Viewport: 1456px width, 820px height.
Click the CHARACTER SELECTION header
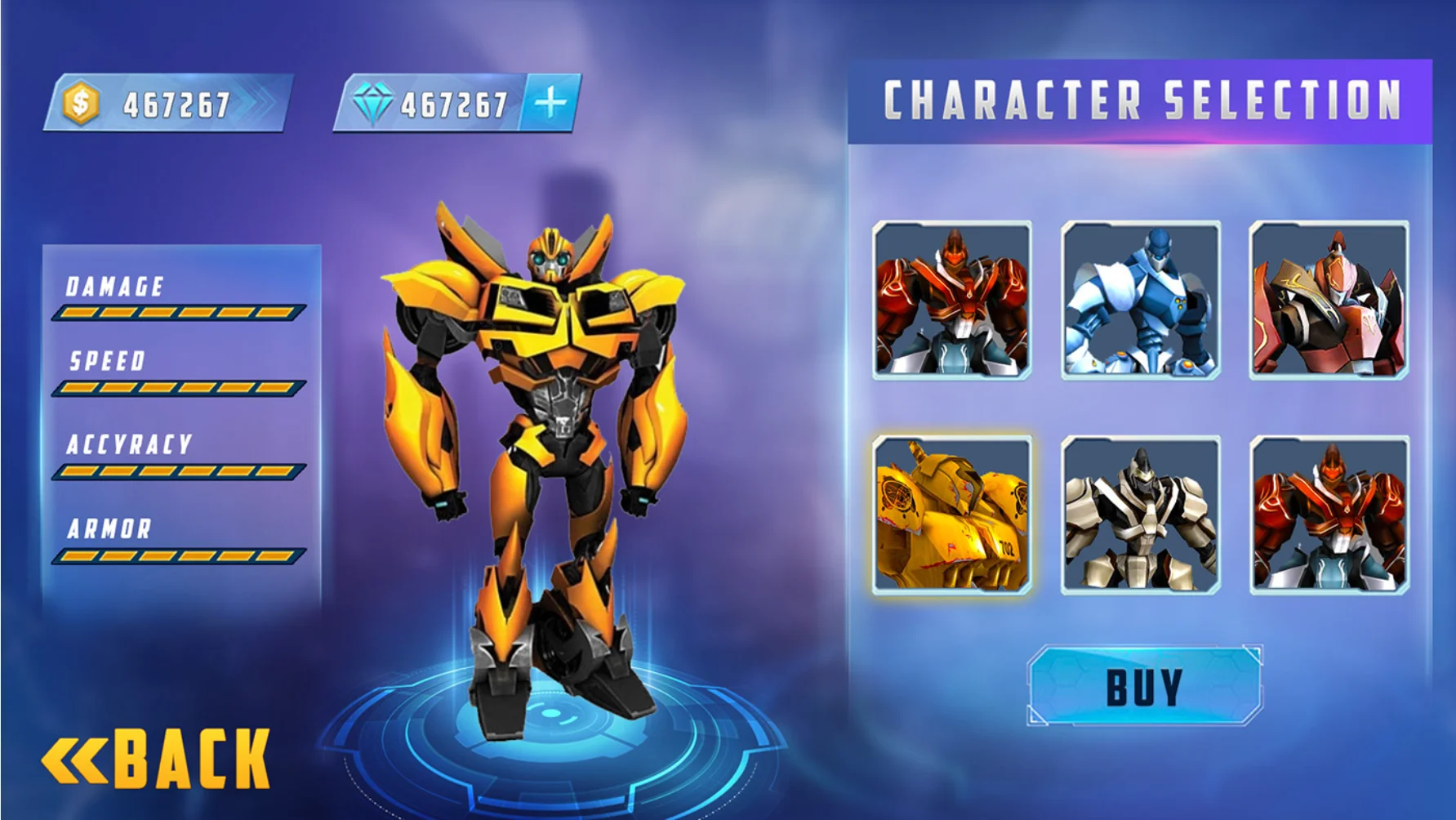[1141, 100]
